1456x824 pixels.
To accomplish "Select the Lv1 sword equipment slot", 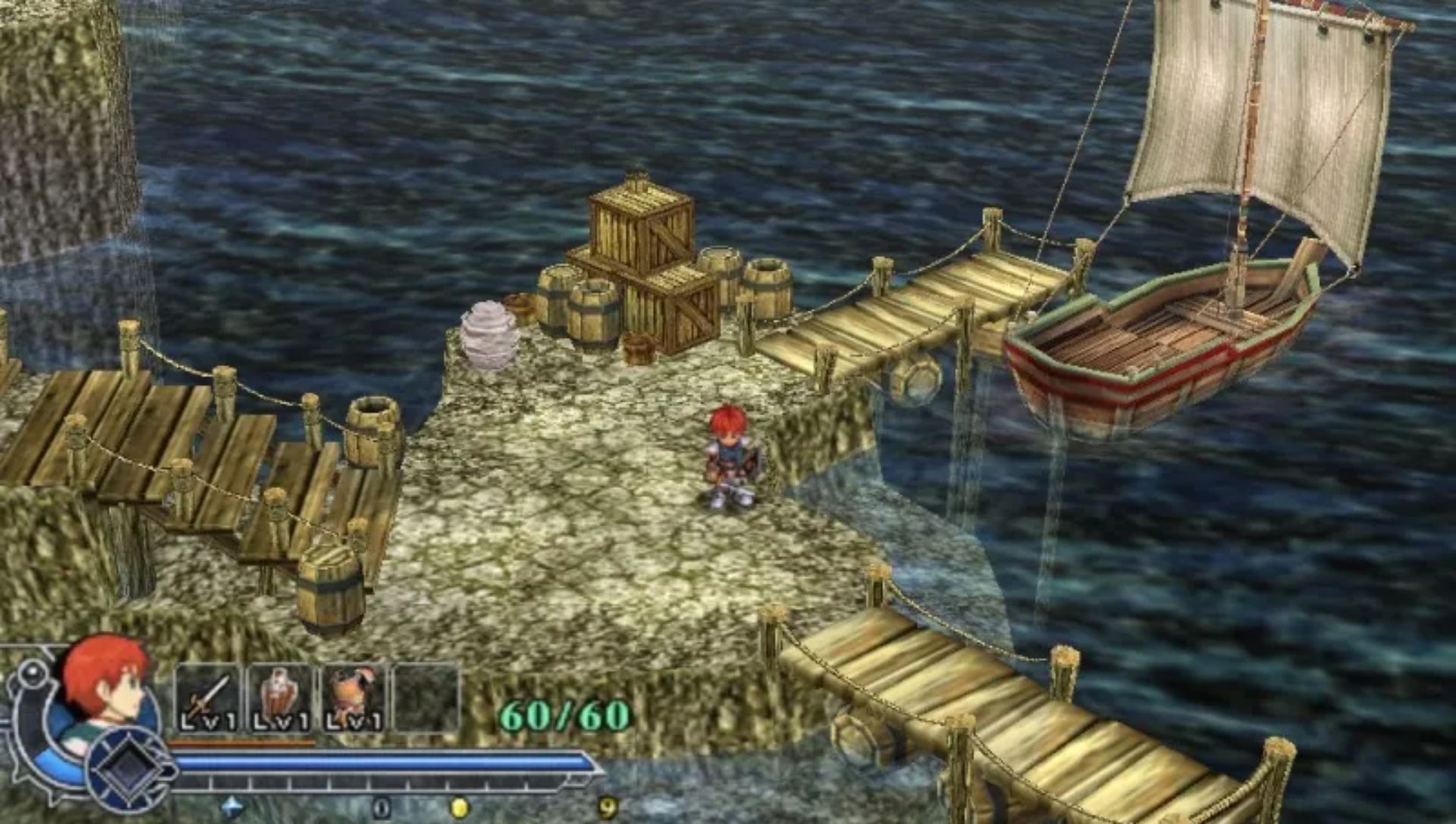I will (207, 699).
